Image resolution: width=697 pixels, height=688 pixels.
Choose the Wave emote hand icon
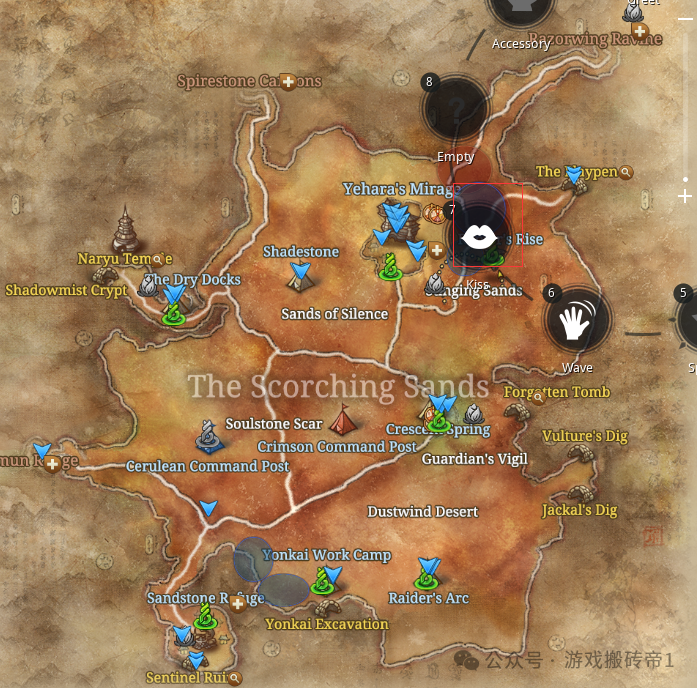click(577, 320)
